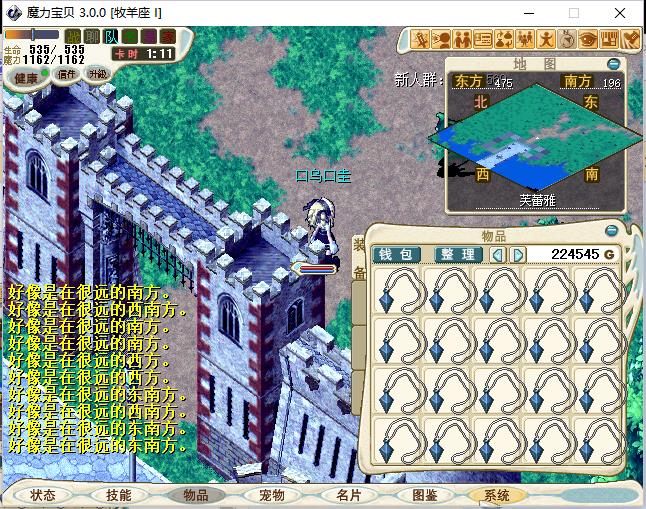Viewport: 646px width, 509px height.
Task: Open the 技能 skills menu
Action: point(118,495)
